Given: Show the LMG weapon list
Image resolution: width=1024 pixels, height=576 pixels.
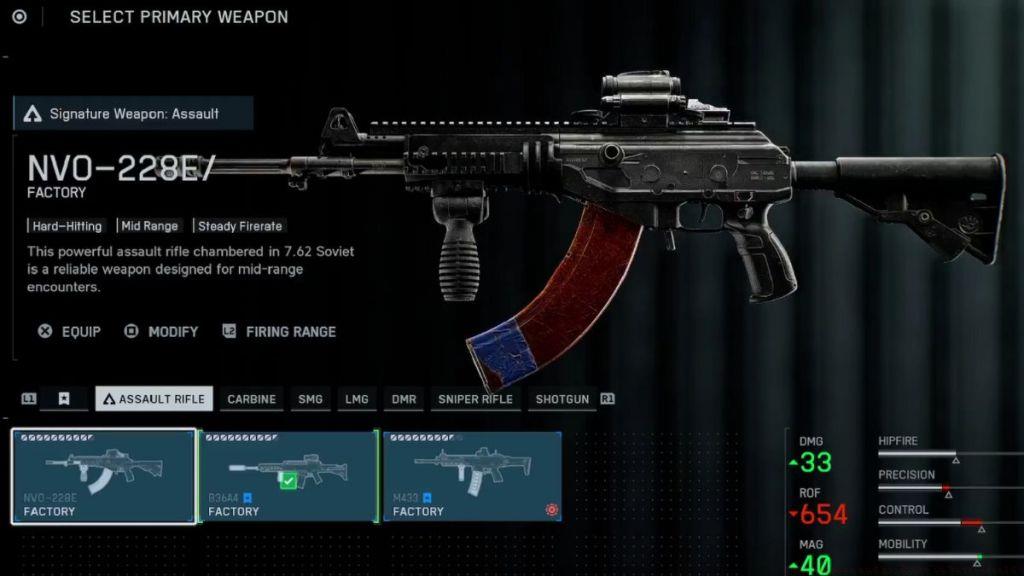Looking at the screenshot, I should pos(356,399).
